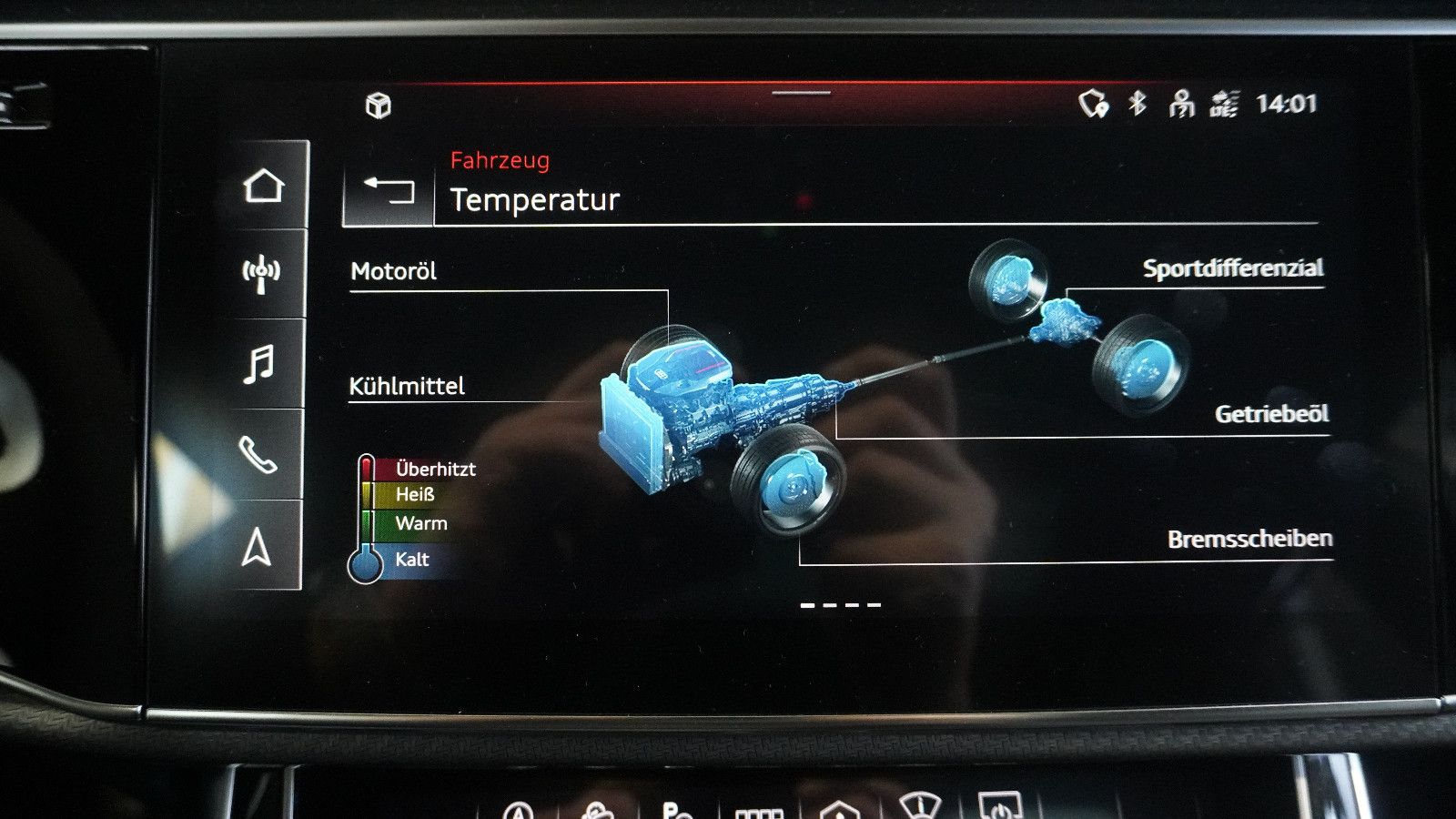Open the Fahrzeug breadcrumb

499,161
